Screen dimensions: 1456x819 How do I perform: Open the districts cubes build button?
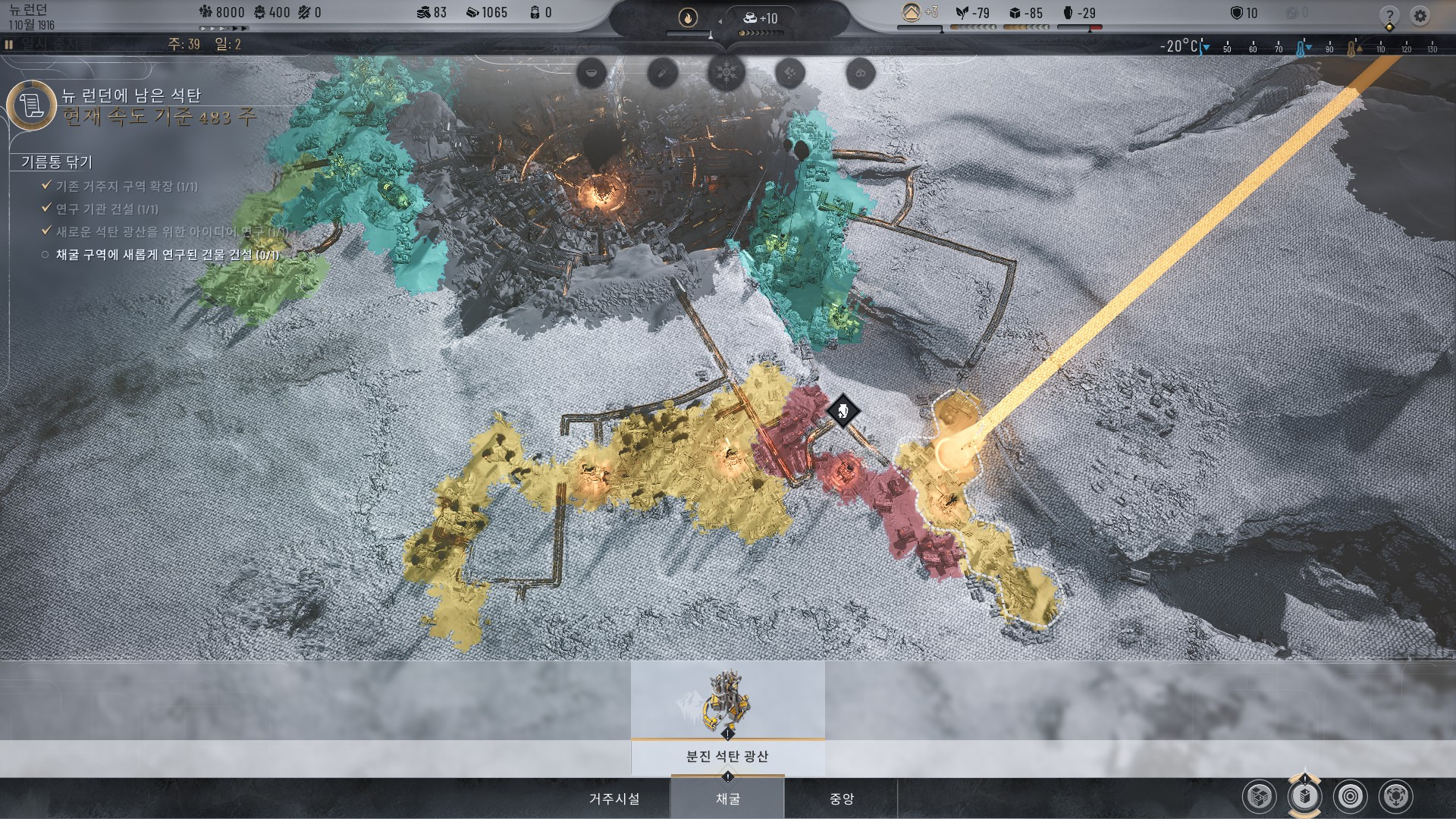(1260, 796)
